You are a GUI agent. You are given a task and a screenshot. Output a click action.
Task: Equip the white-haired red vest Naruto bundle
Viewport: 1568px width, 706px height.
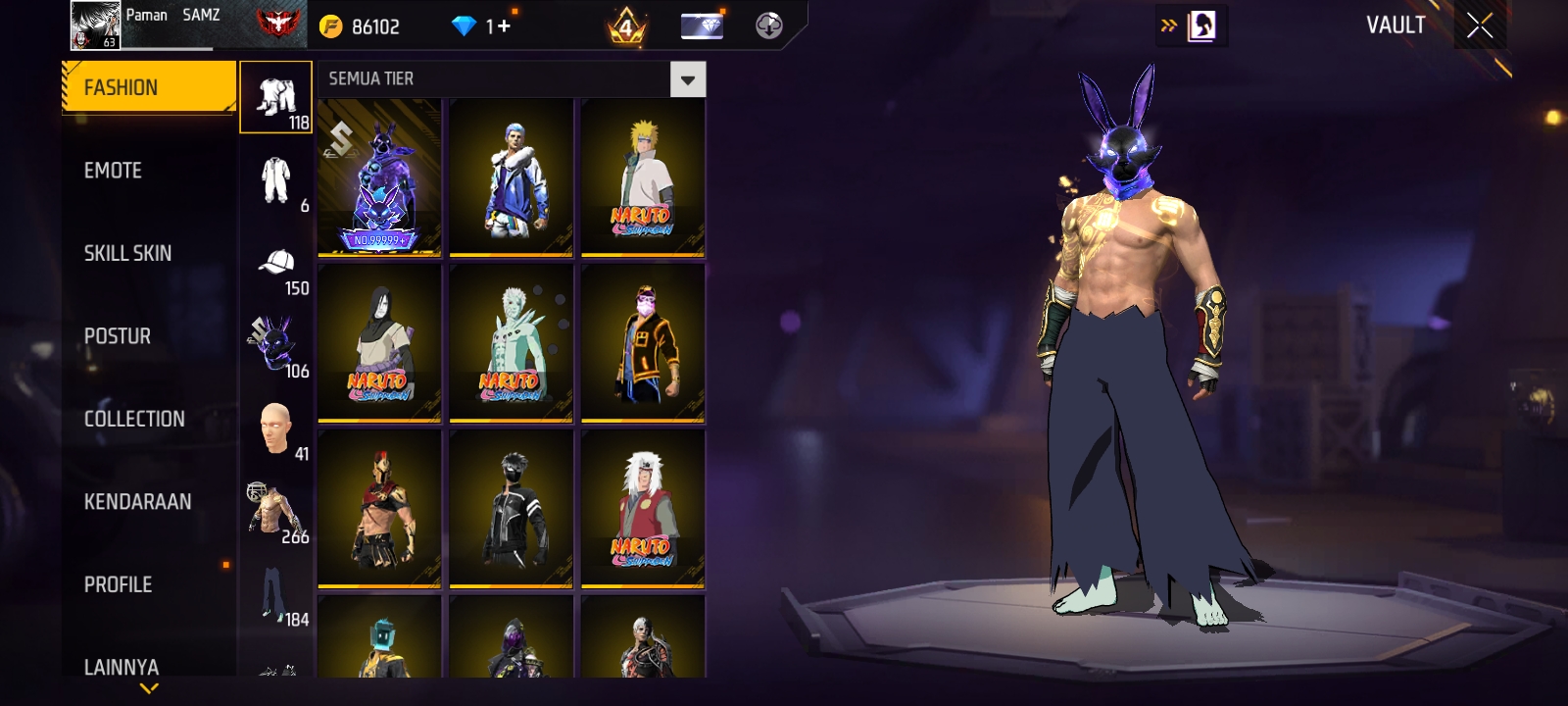[x=643, y=509]
